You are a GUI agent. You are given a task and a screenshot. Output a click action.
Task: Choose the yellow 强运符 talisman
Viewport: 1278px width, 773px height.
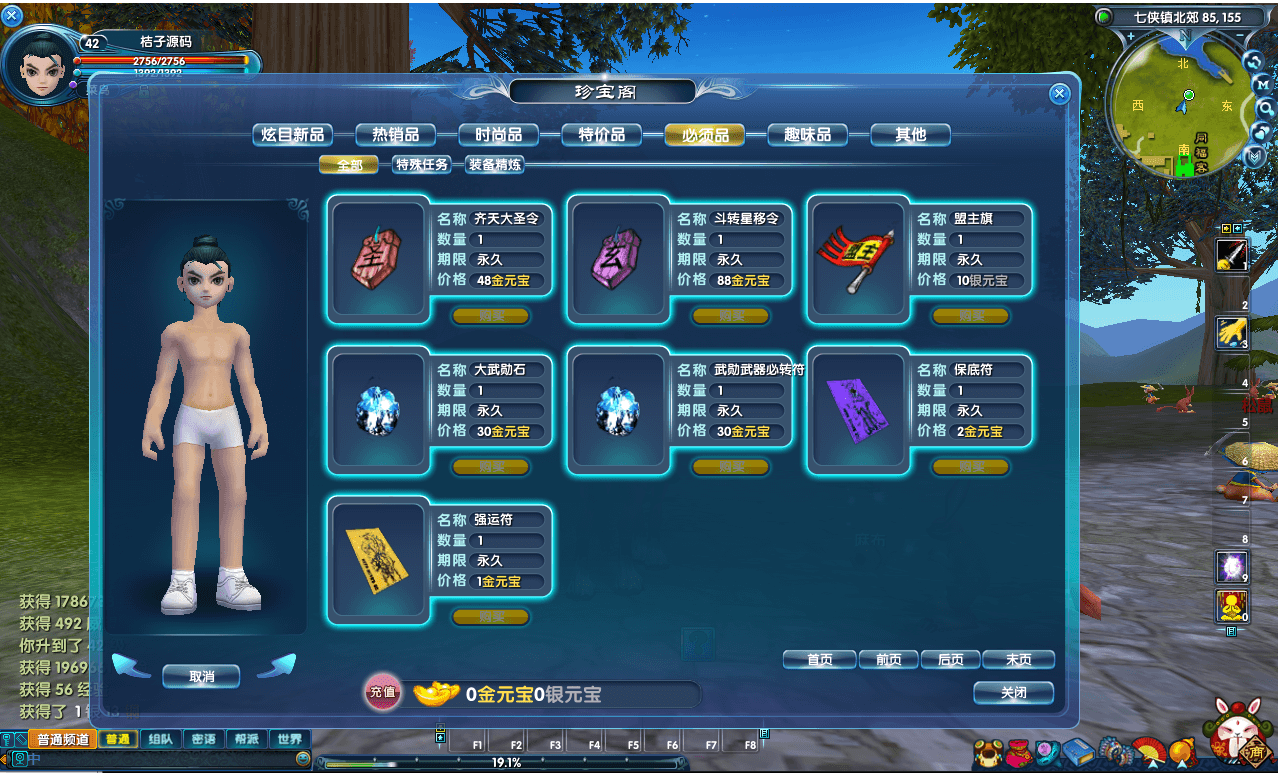point(378,560)
